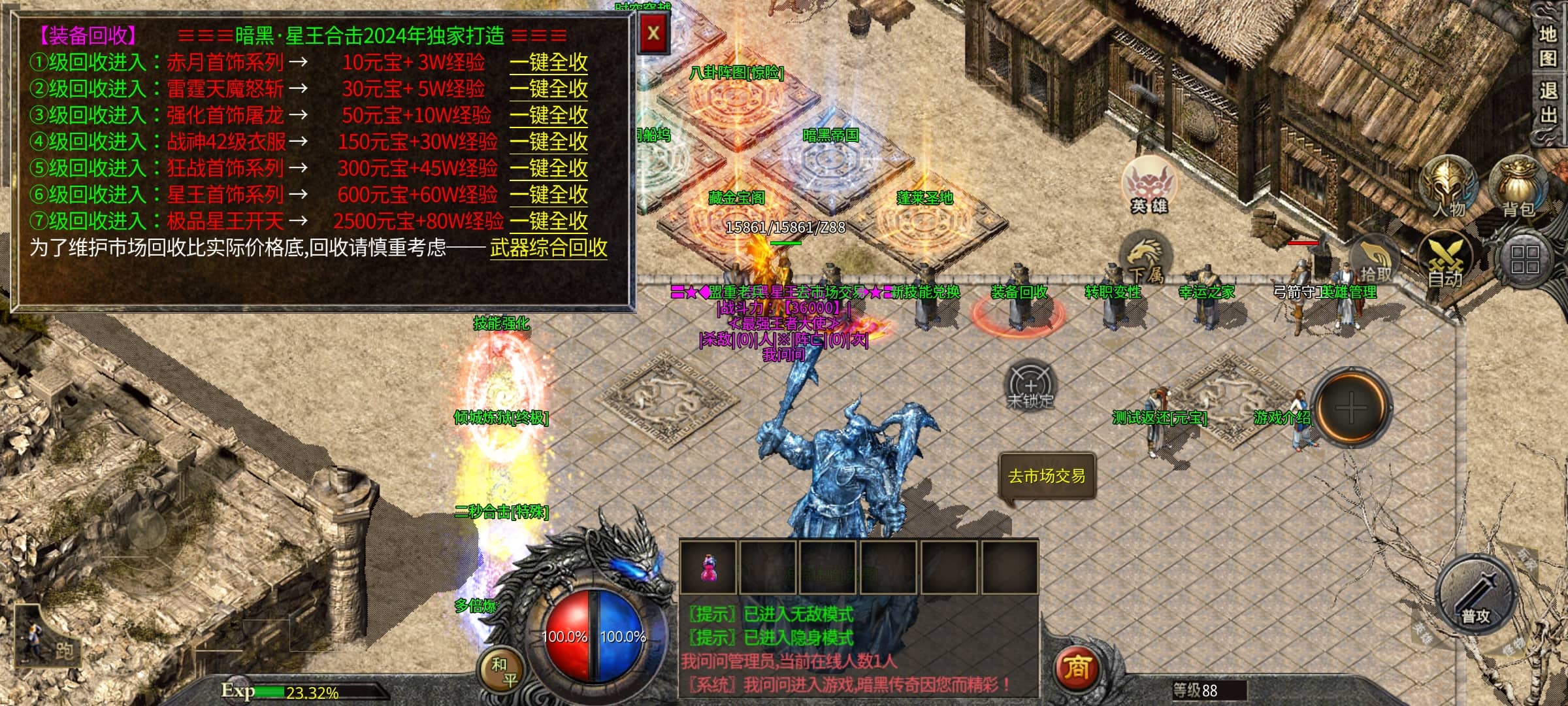The width and height of the screenshot is (1568, 706).
Task: Toggle 自动 auto-combat
Action: pos(1445,261)
